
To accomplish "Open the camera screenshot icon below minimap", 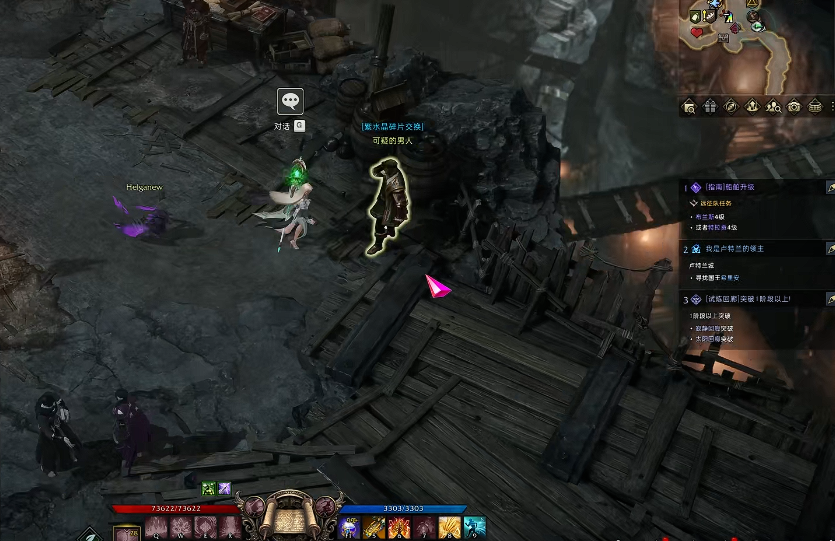I will tap(794, 107).
